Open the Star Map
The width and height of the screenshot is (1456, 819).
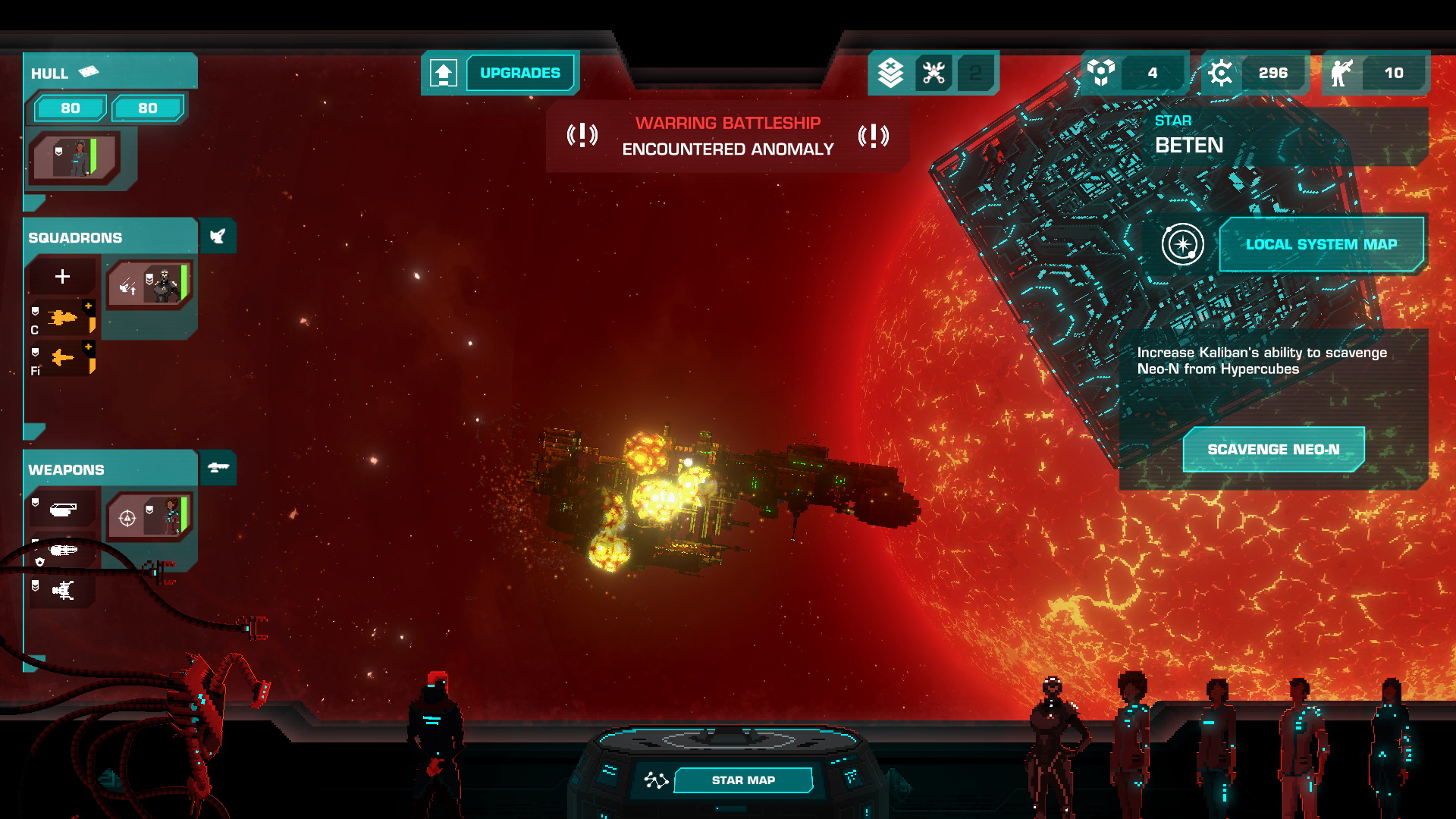(742, 780)
